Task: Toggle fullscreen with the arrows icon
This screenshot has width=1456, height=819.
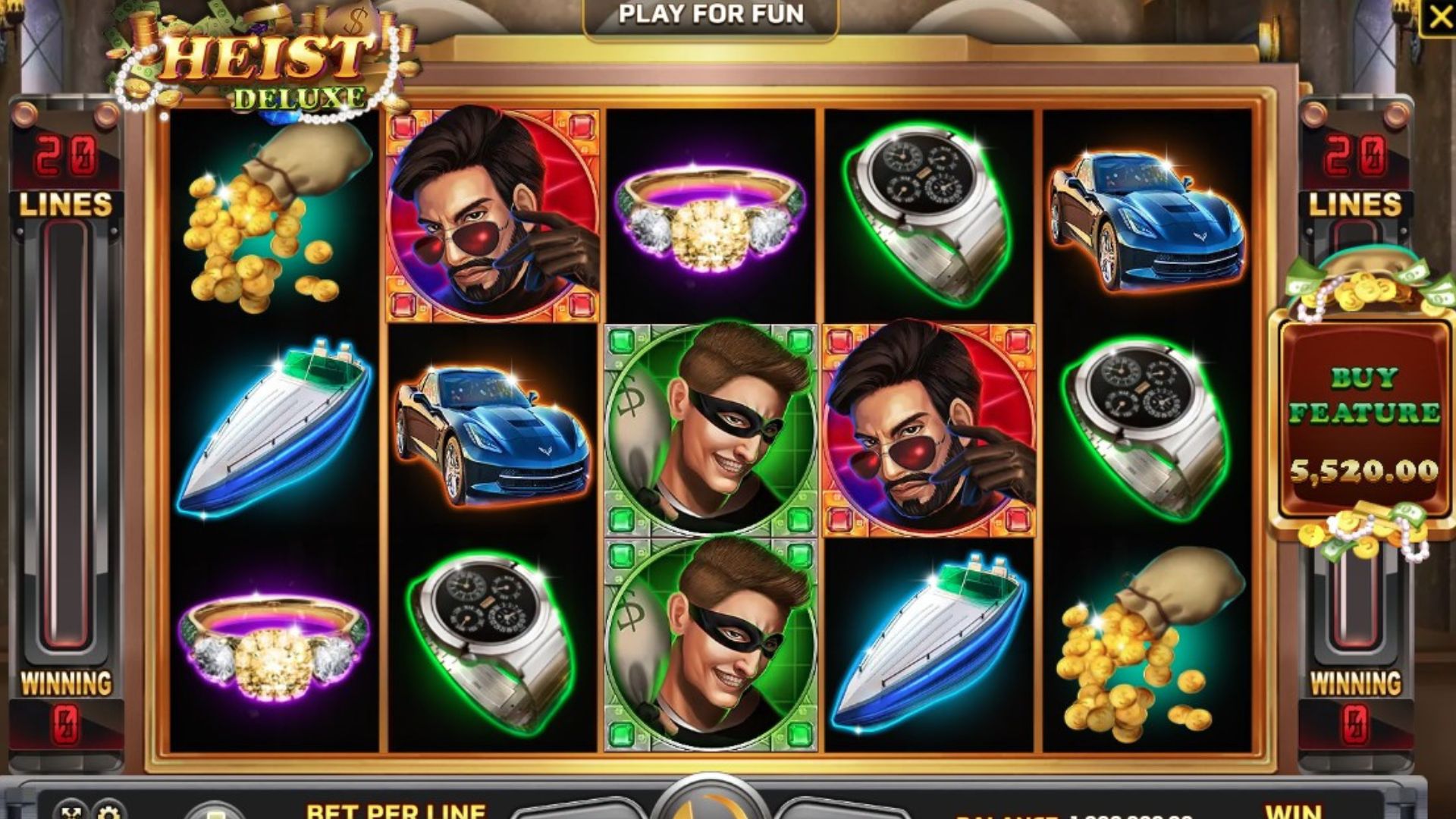Action: point(71,811)
